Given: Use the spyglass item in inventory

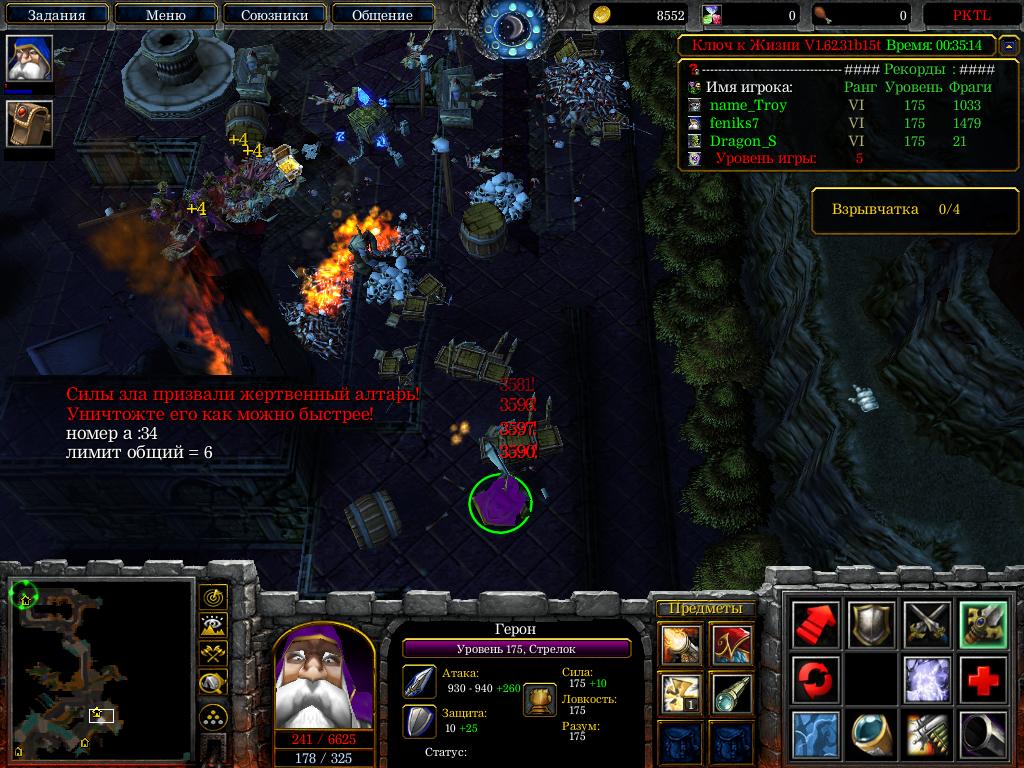Looking at the screenshot, I should [x=732, y=693].
